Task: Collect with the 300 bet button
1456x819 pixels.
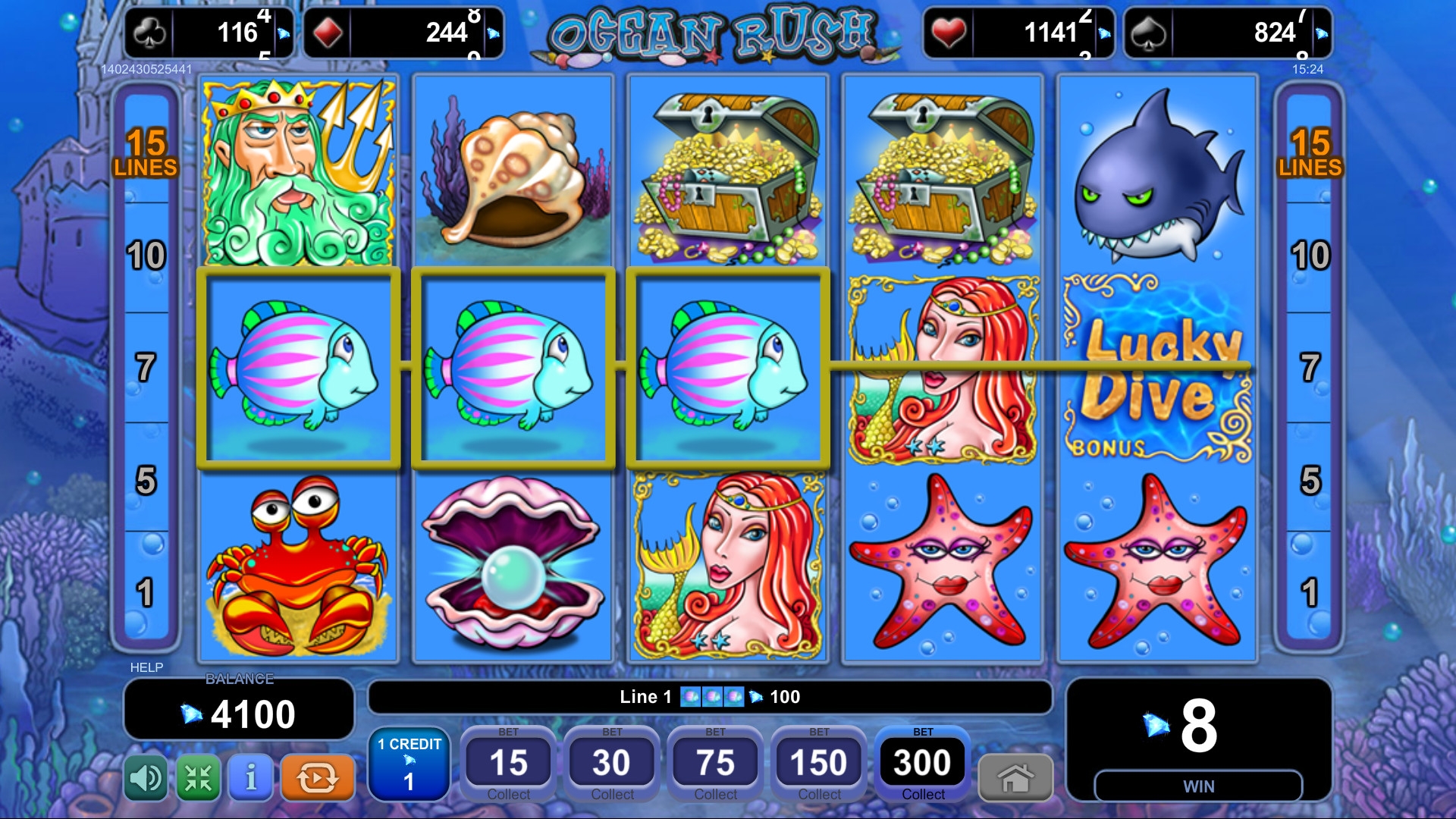Action: pos(922,764)
